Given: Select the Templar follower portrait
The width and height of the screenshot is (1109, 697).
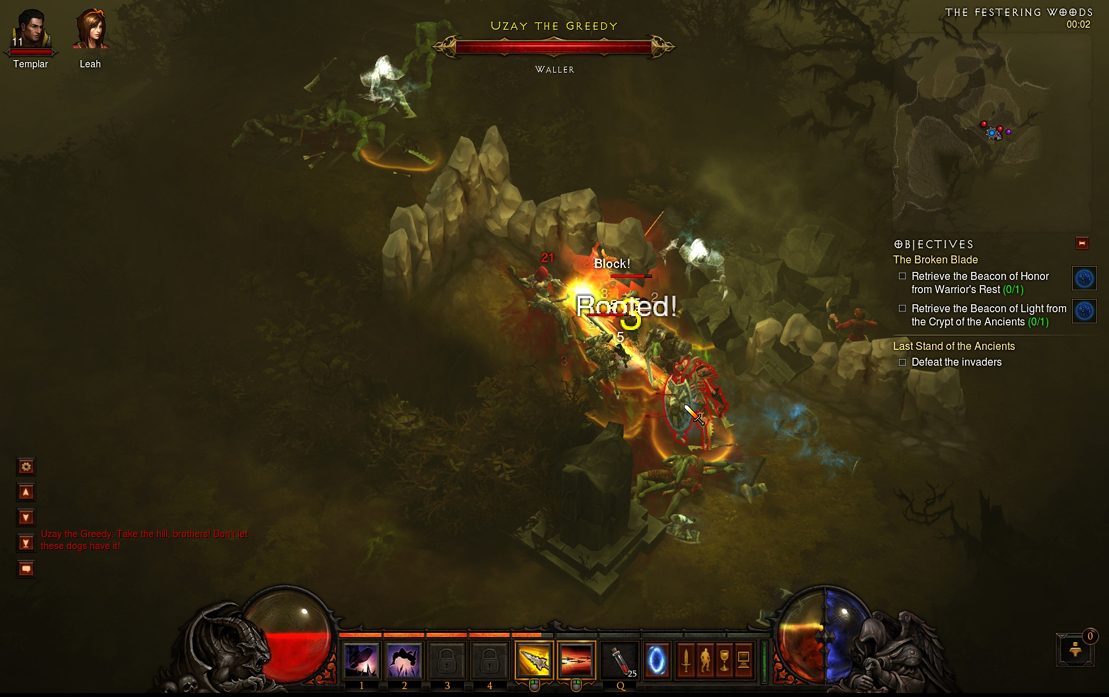Looking at the screenshot, I should (x=30, y=30).
